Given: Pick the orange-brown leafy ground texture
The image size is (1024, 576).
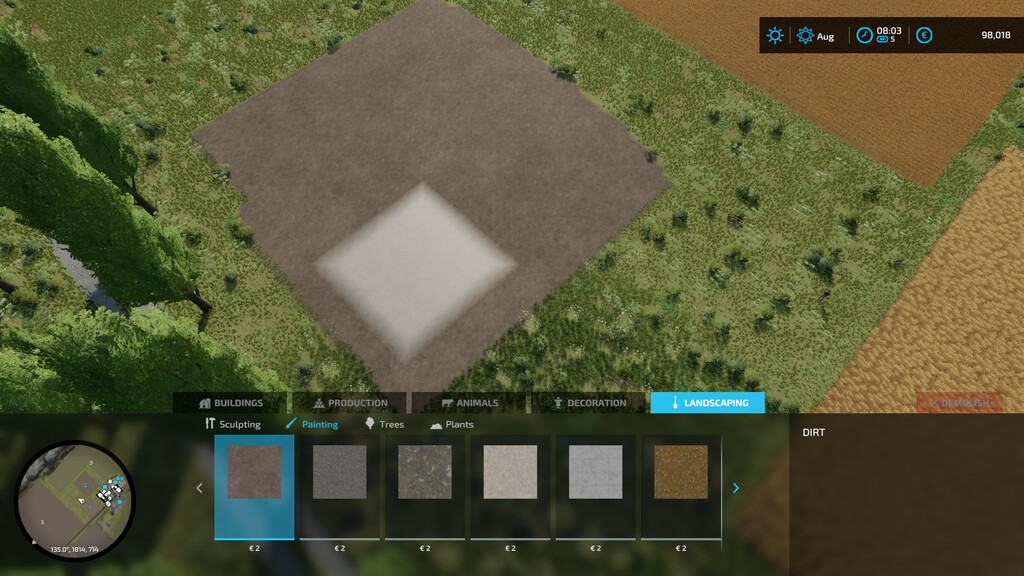Looking at the screenshot, I should (x=681, y=472).
